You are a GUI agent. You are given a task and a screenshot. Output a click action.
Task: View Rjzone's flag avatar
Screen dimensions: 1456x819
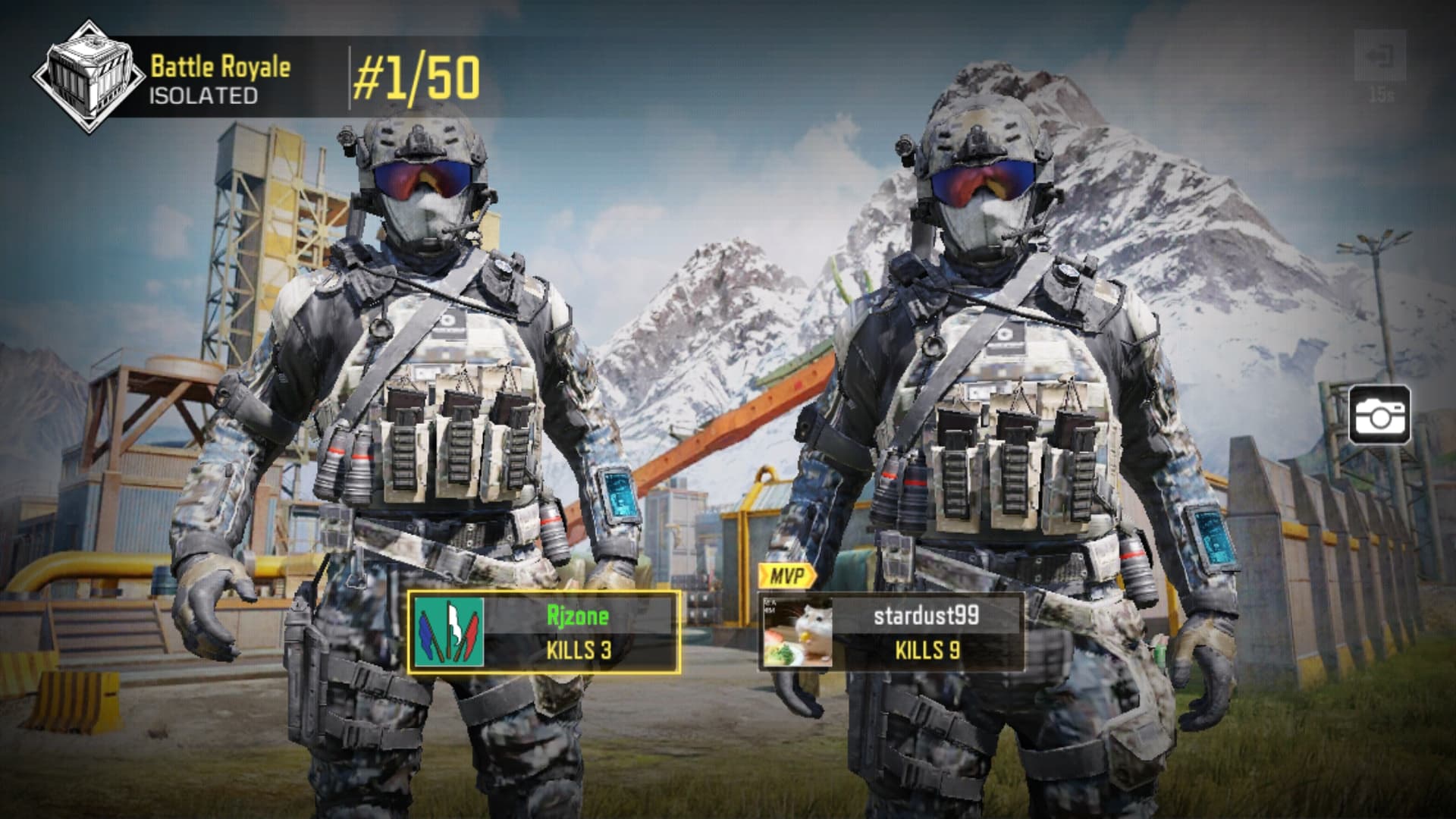449,632
